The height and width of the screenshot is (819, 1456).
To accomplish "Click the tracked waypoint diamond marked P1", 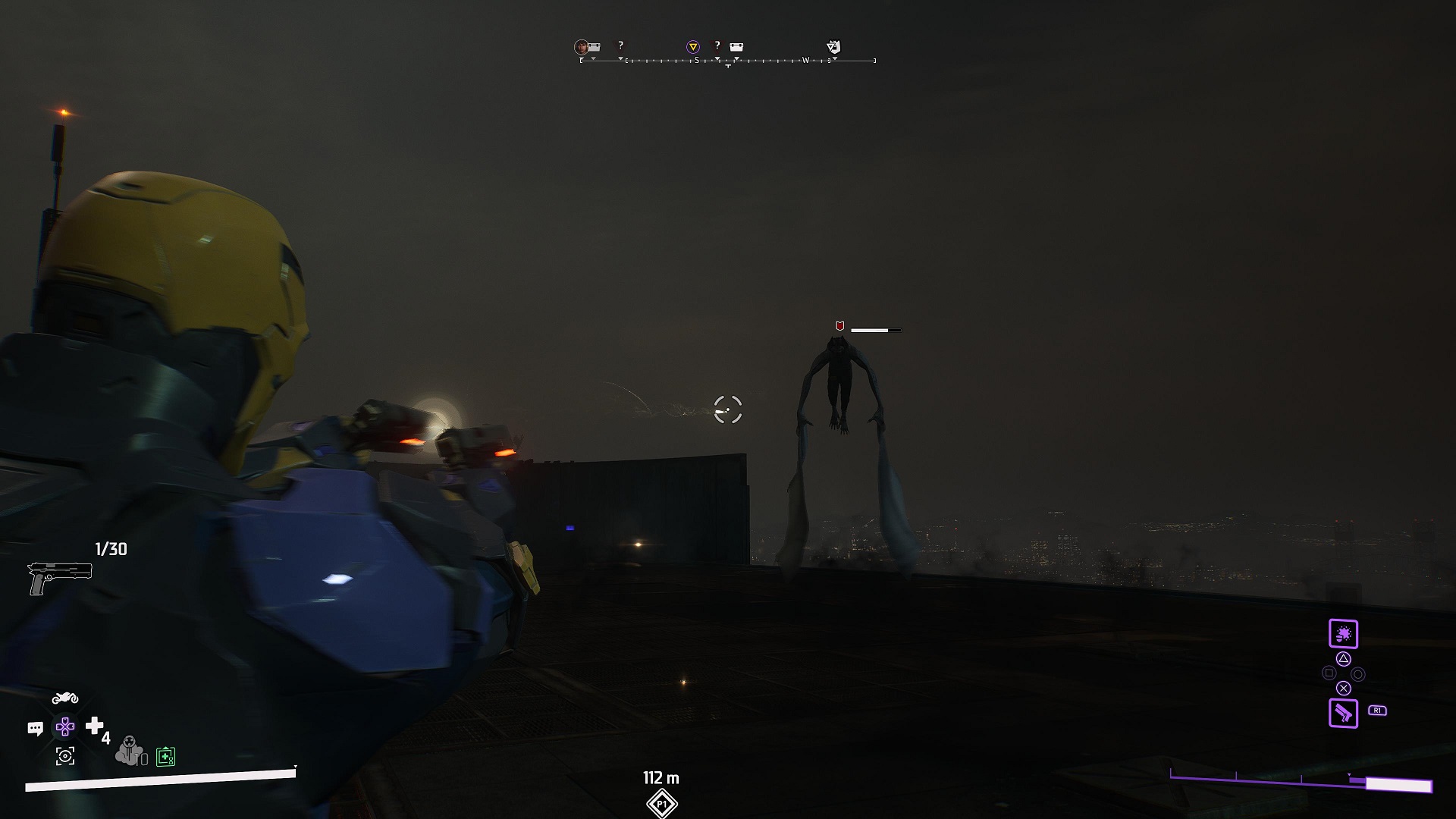I will (661, 804).
